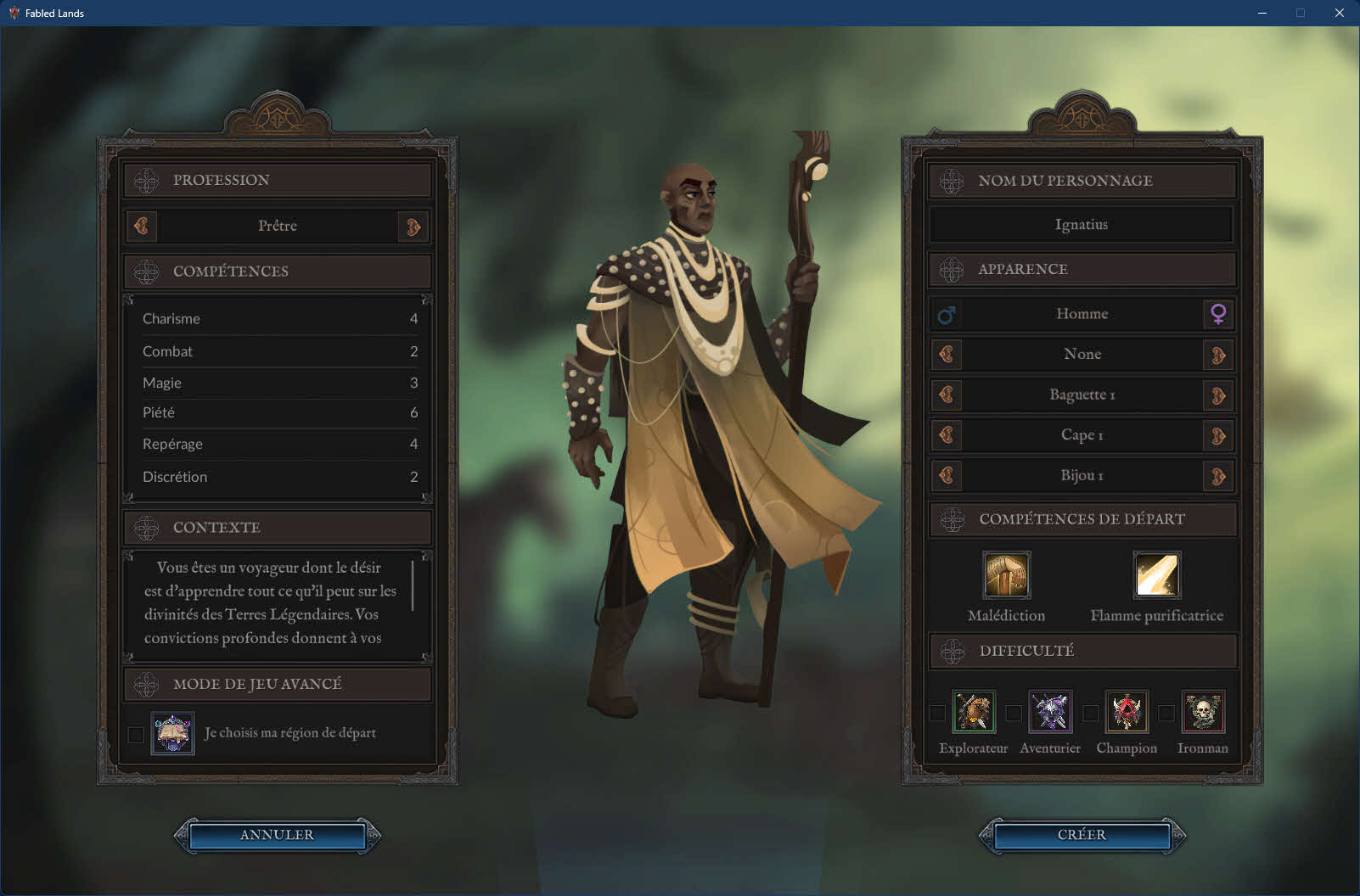The height and width of the screenshot is (896, 1360).
Task: Enable choosing my starting region
Action: pyautogui.click(x=136, y=734)
